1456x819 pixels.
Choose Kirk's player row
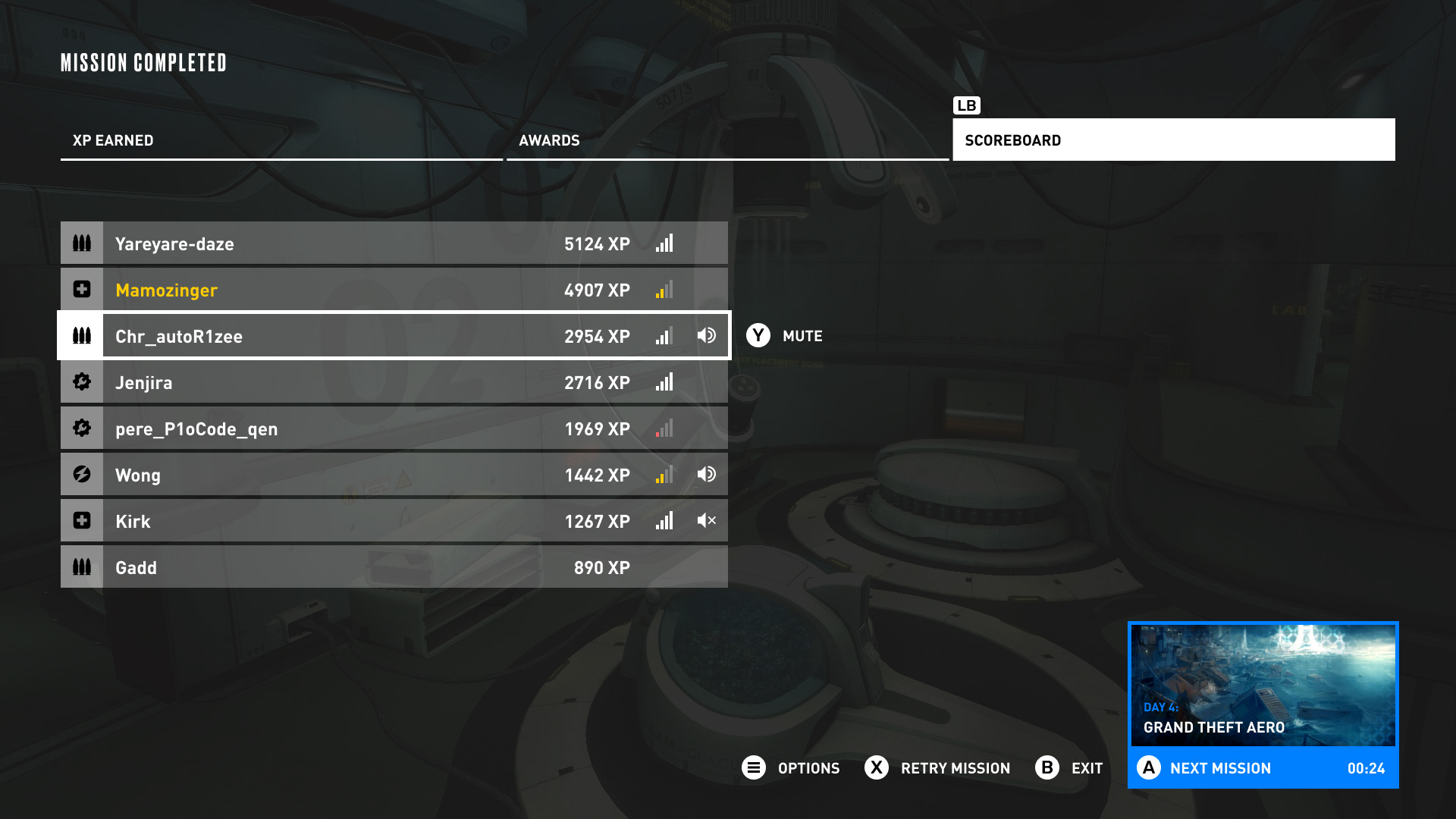393,521
